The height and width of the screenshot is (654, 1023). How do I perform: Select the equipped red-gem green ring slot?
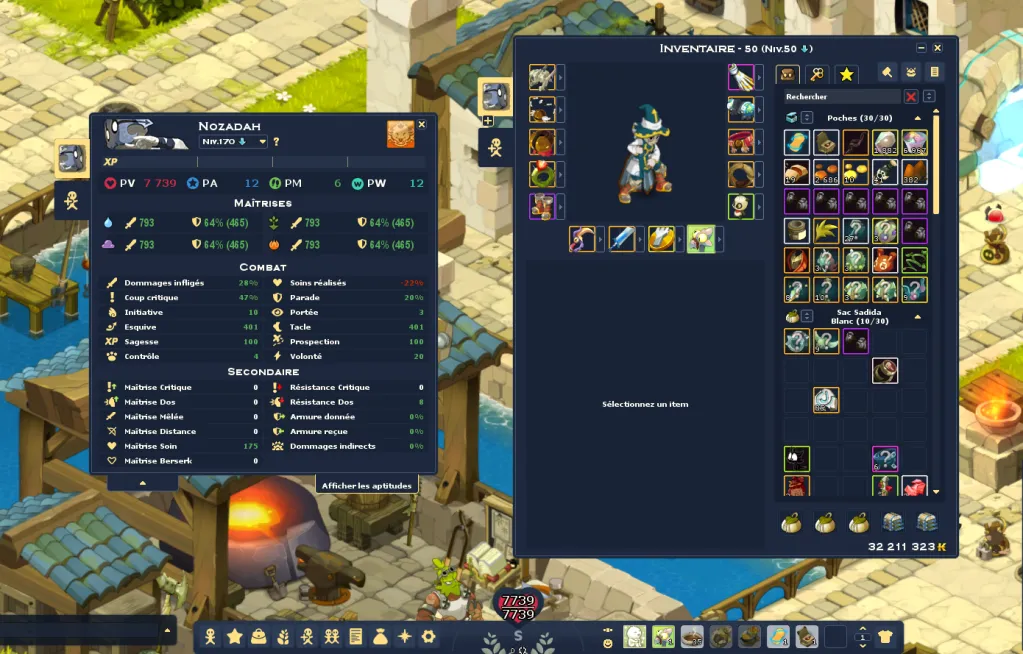[x=542, y=174]
